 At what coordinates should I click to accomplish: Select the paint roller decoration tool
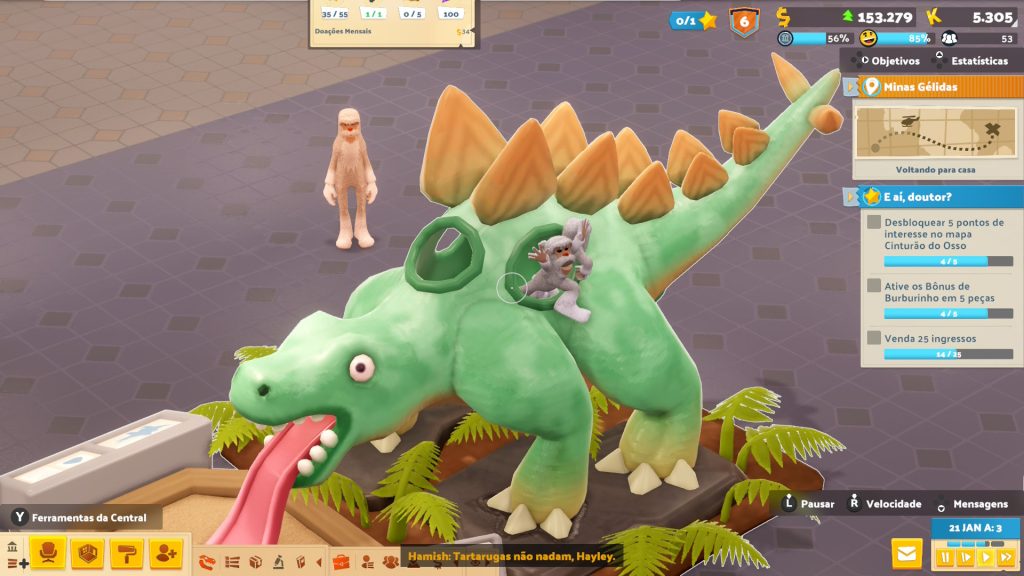tap(127, 552)
